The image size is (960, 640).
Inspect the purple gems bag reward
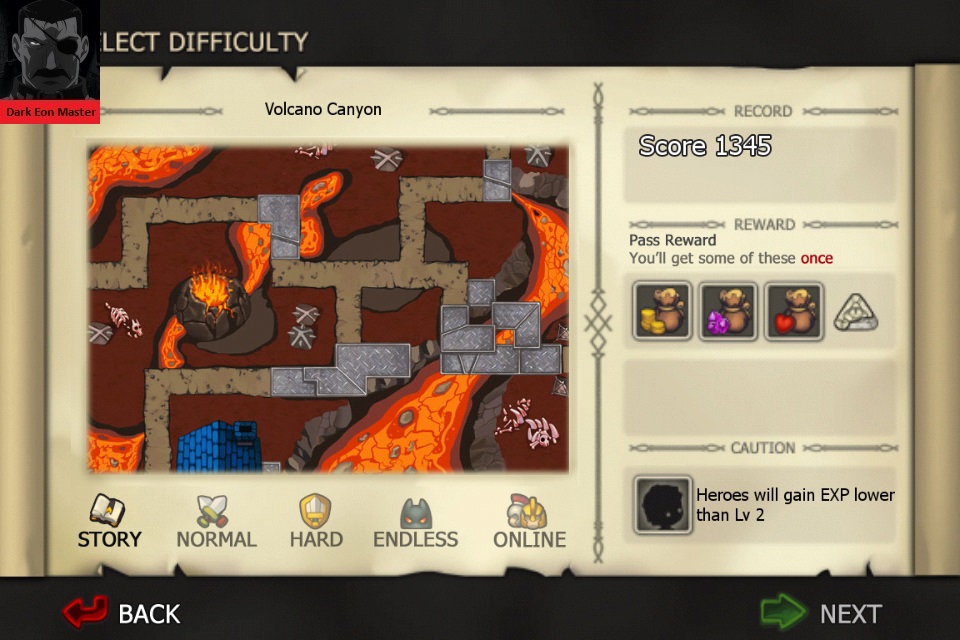tap(728, 311)
